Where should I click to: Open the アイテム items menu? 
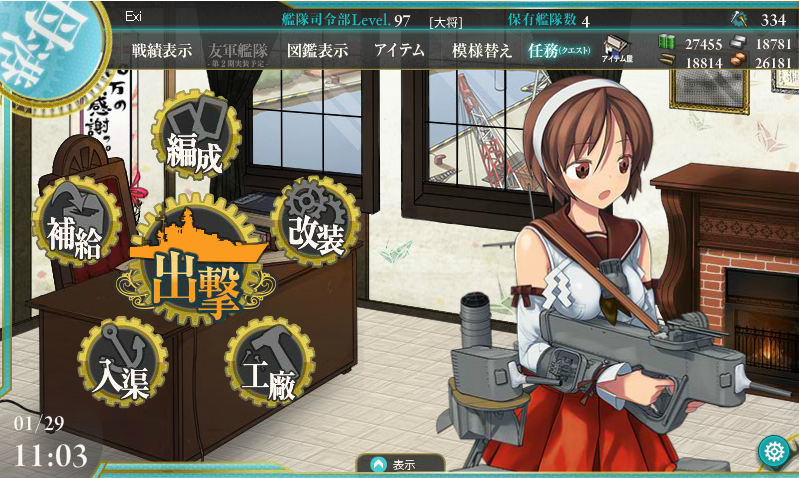(397, 51)
